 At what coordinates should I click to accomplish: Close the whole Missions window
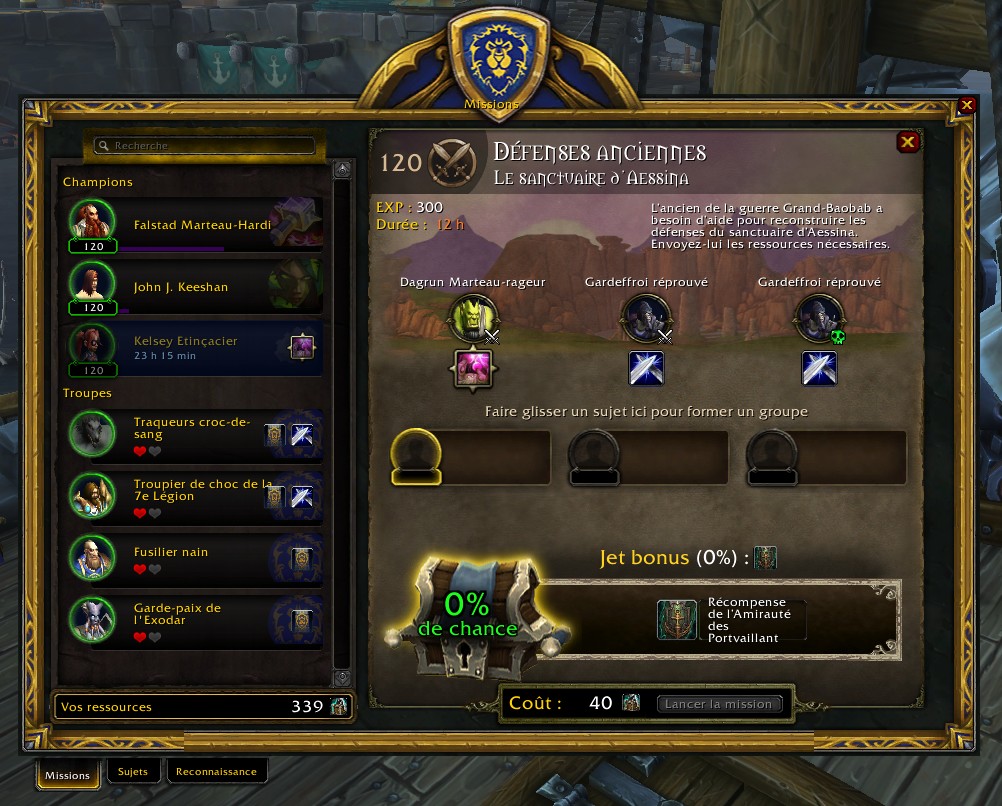point(967,105)
